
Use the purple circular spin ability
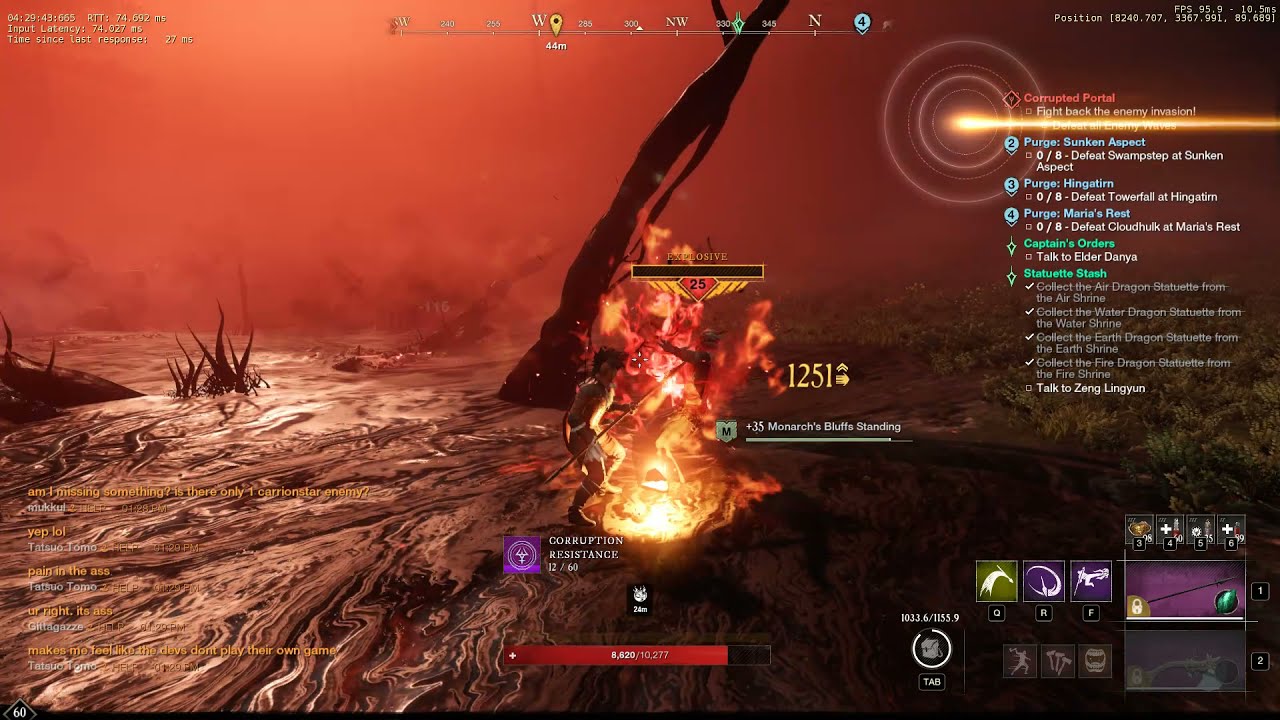[1043, 581]
